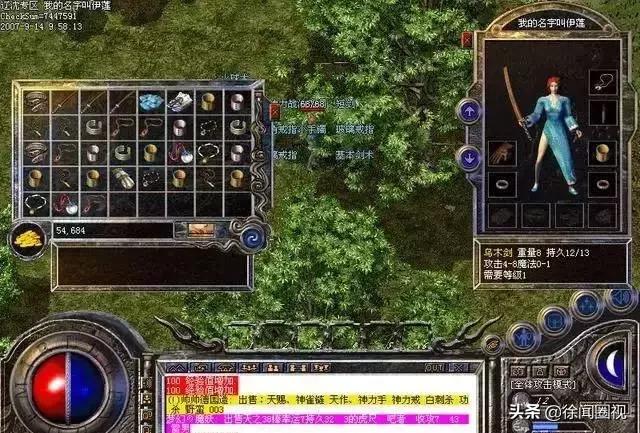Viewport: 640px width, 433px height.
Task: Pick the silver gauntlet in the bag
Action: click(122, 178)
